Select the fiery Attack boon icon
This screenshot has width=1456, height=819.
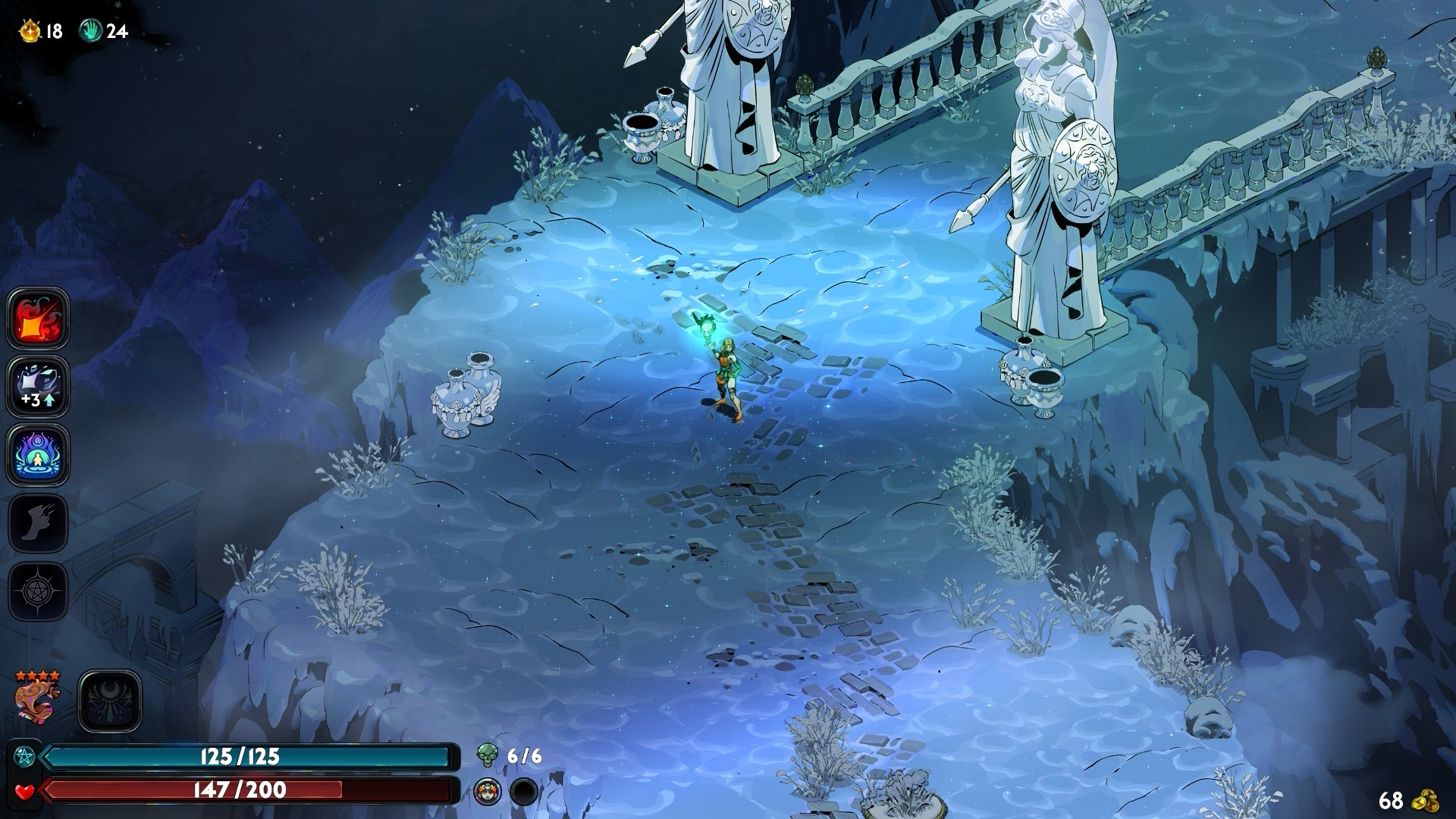click(38, 318)
